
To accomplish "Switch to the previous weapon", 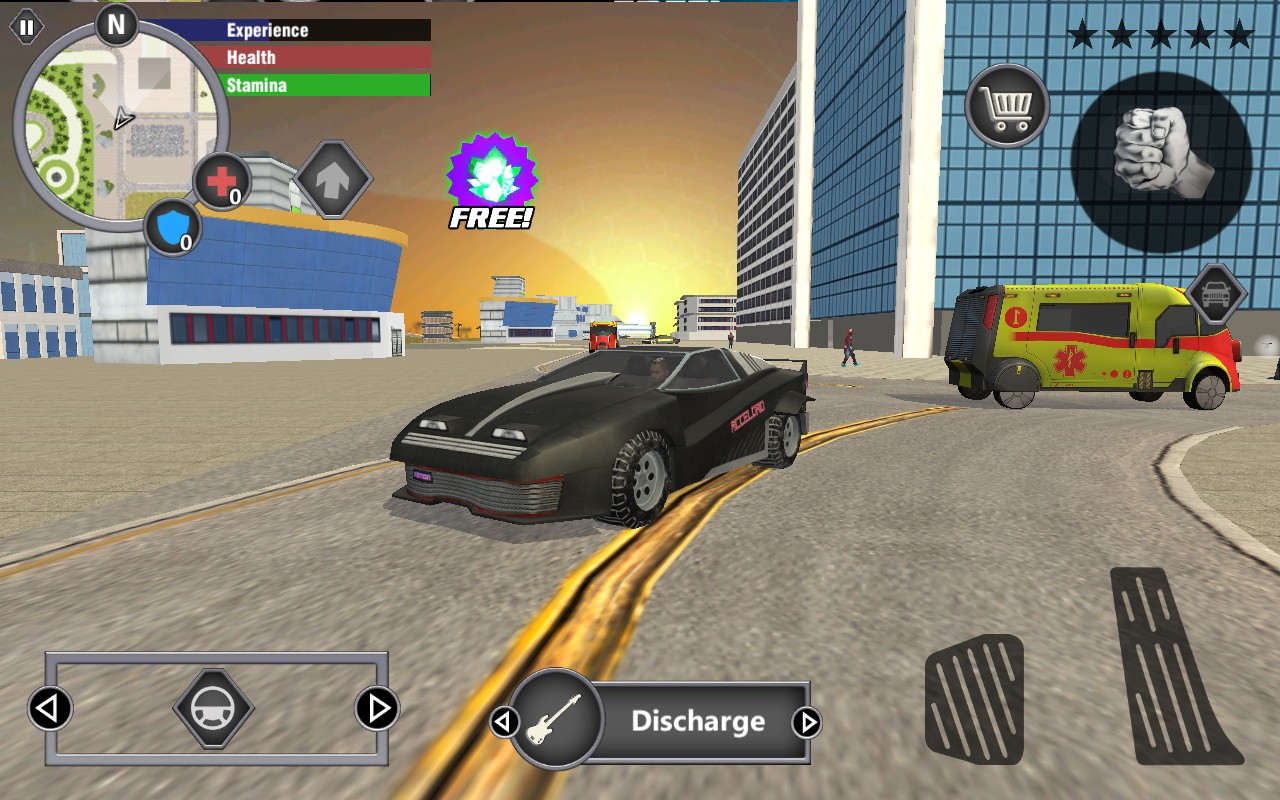I will tap(504, 722).
